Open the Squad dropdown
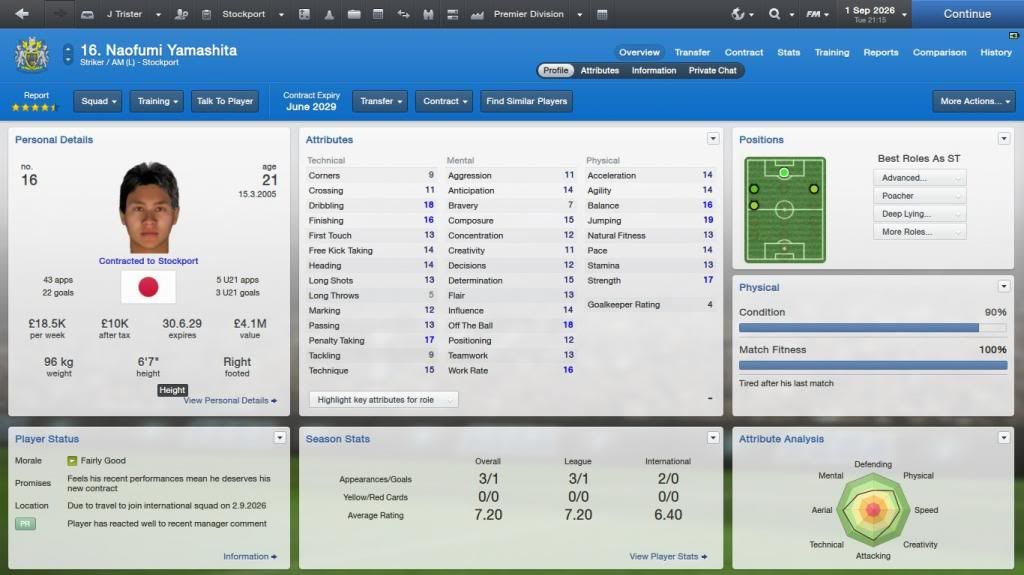 coord(98,101)
